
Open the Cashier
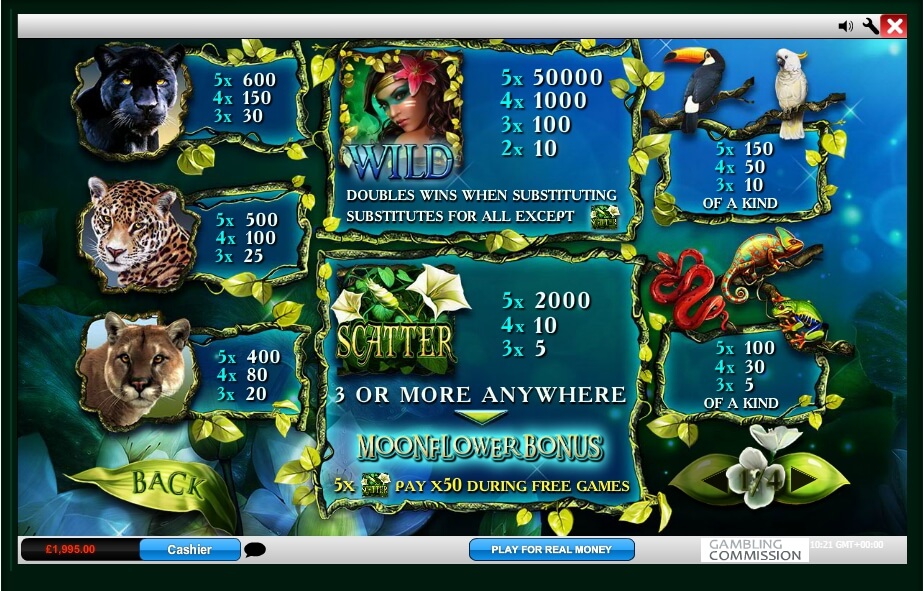coord(190,549)
